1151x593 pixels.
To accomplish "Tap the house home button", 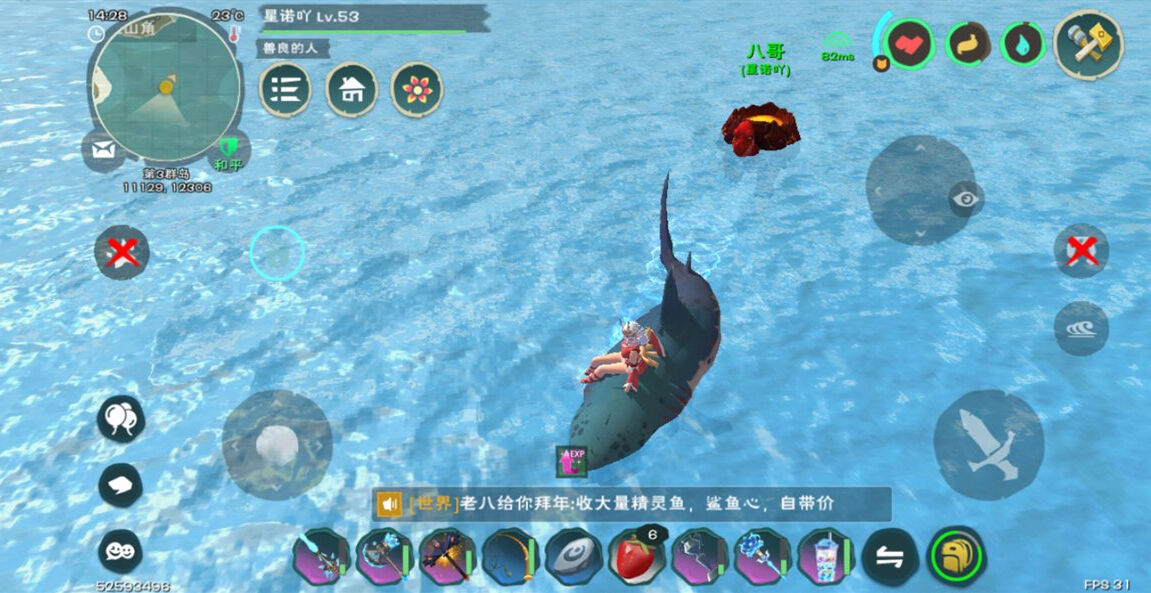I will (351, 90).
